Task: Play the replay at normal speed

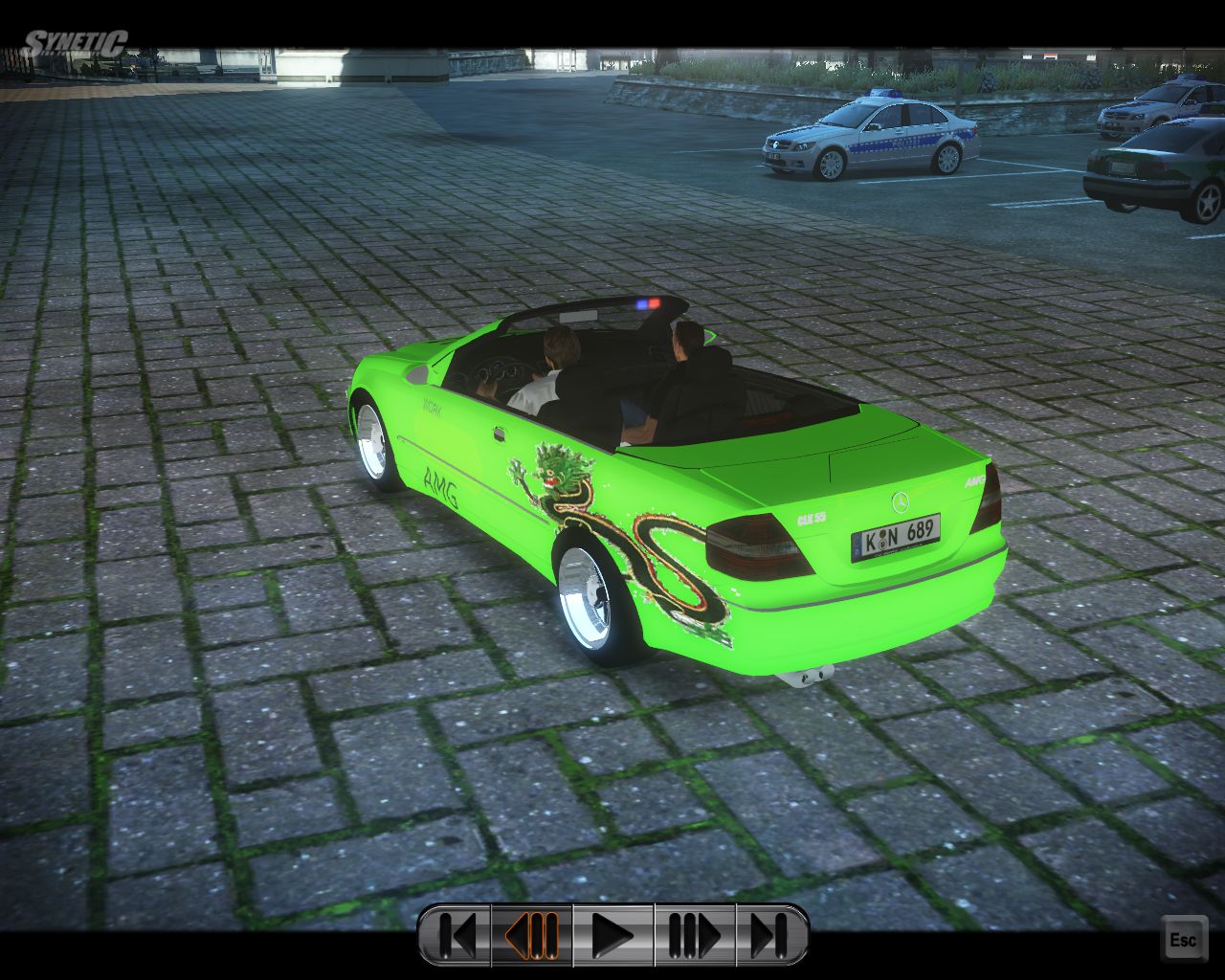Action: tap(612, 935)
